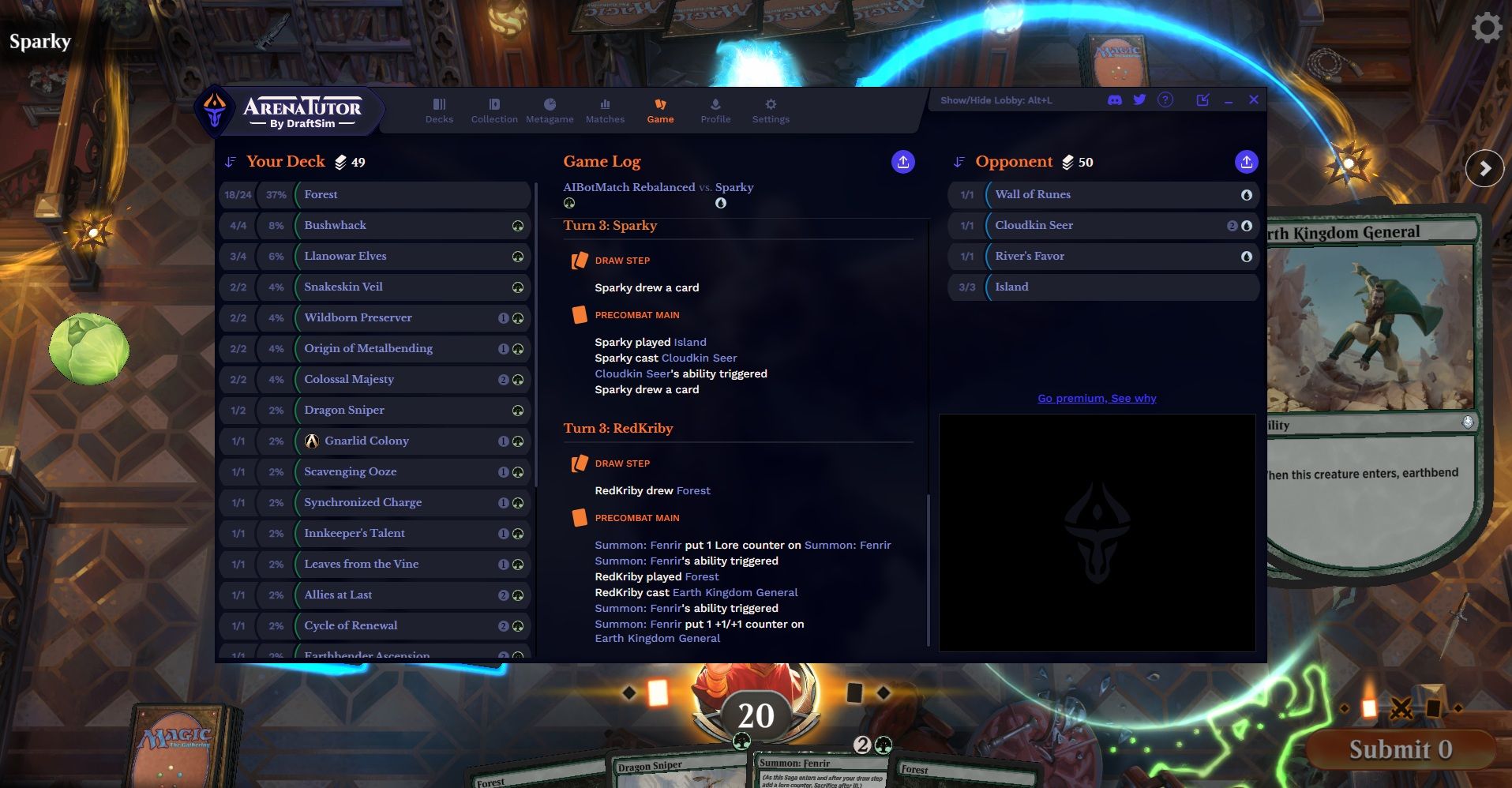Image resolution: width=1512 pixels, height=788 pixels.
Task: Open the Collection panel
Action: pyautogui.click(x=494, y=111)
